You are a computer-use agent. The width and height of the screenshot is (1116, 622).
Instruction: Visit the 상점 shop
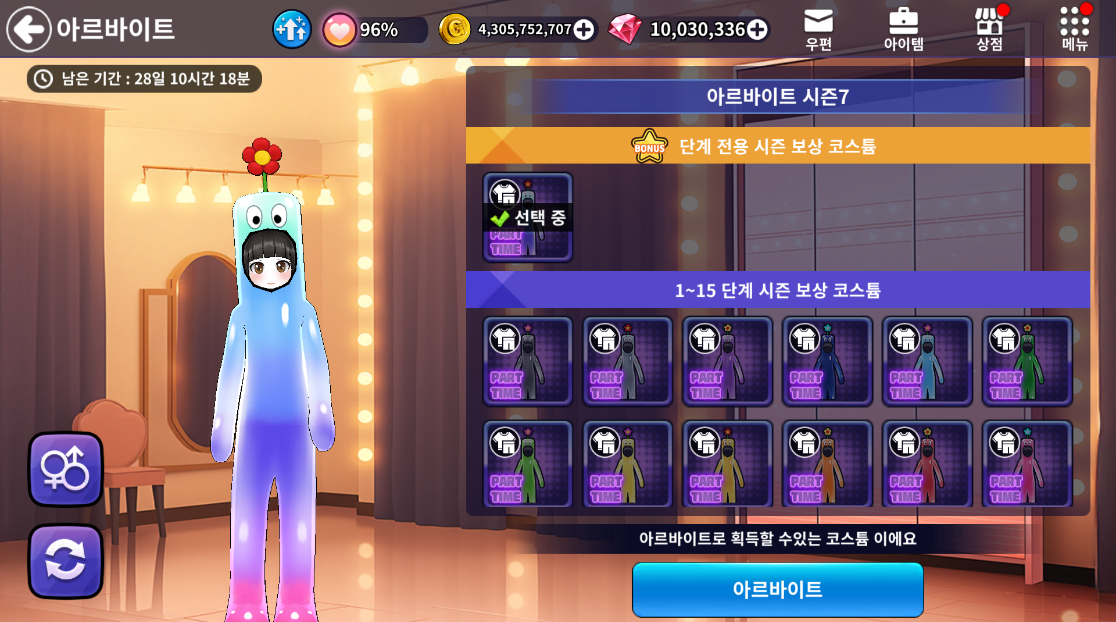click(x=989, y=28)
